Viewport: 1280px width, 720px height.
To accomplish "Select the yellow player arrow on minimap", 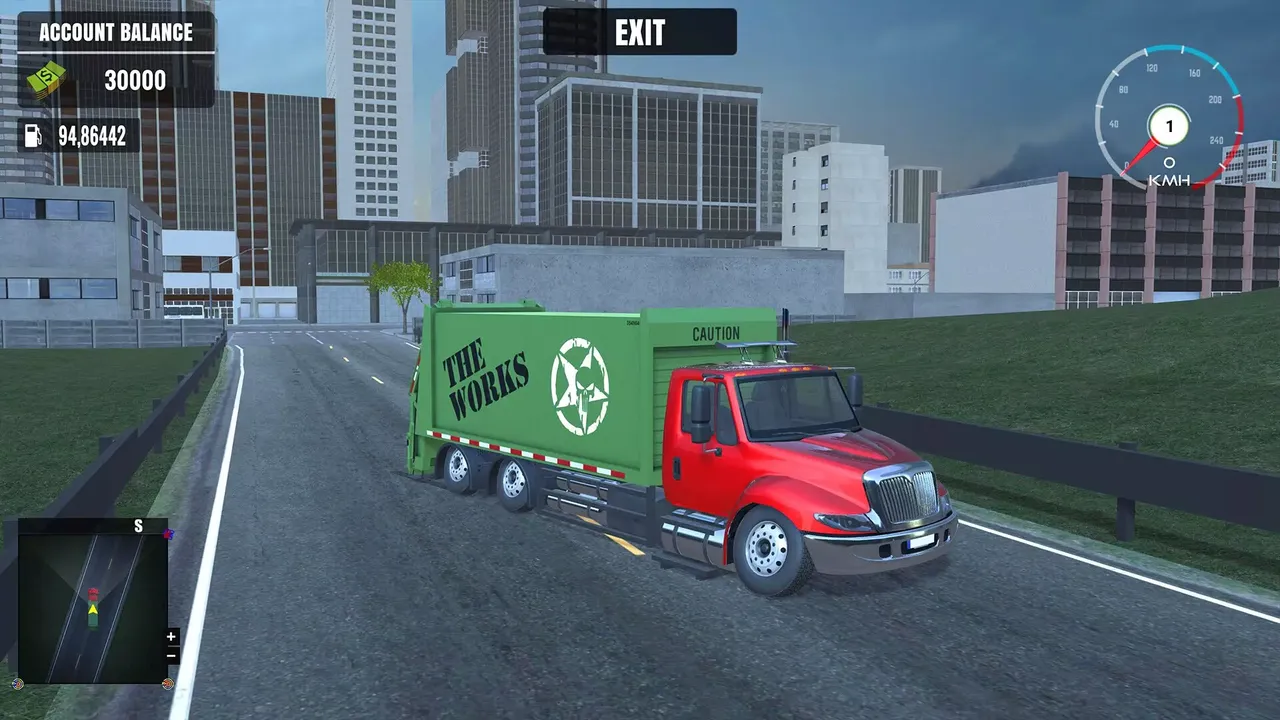I will [93, 610].
